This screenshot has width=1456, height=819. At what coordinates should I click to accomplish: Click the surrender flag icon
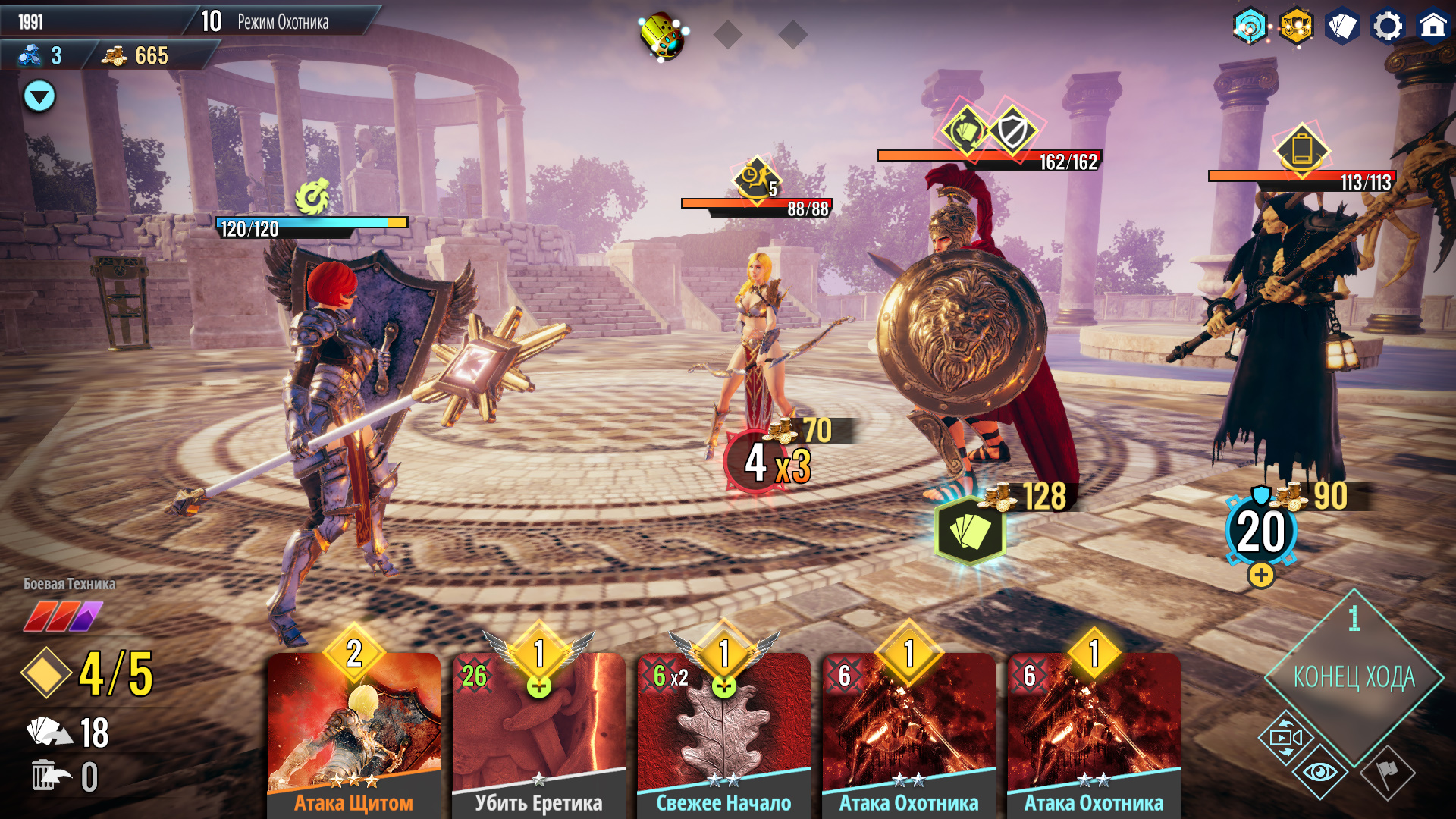(1388, 773)
